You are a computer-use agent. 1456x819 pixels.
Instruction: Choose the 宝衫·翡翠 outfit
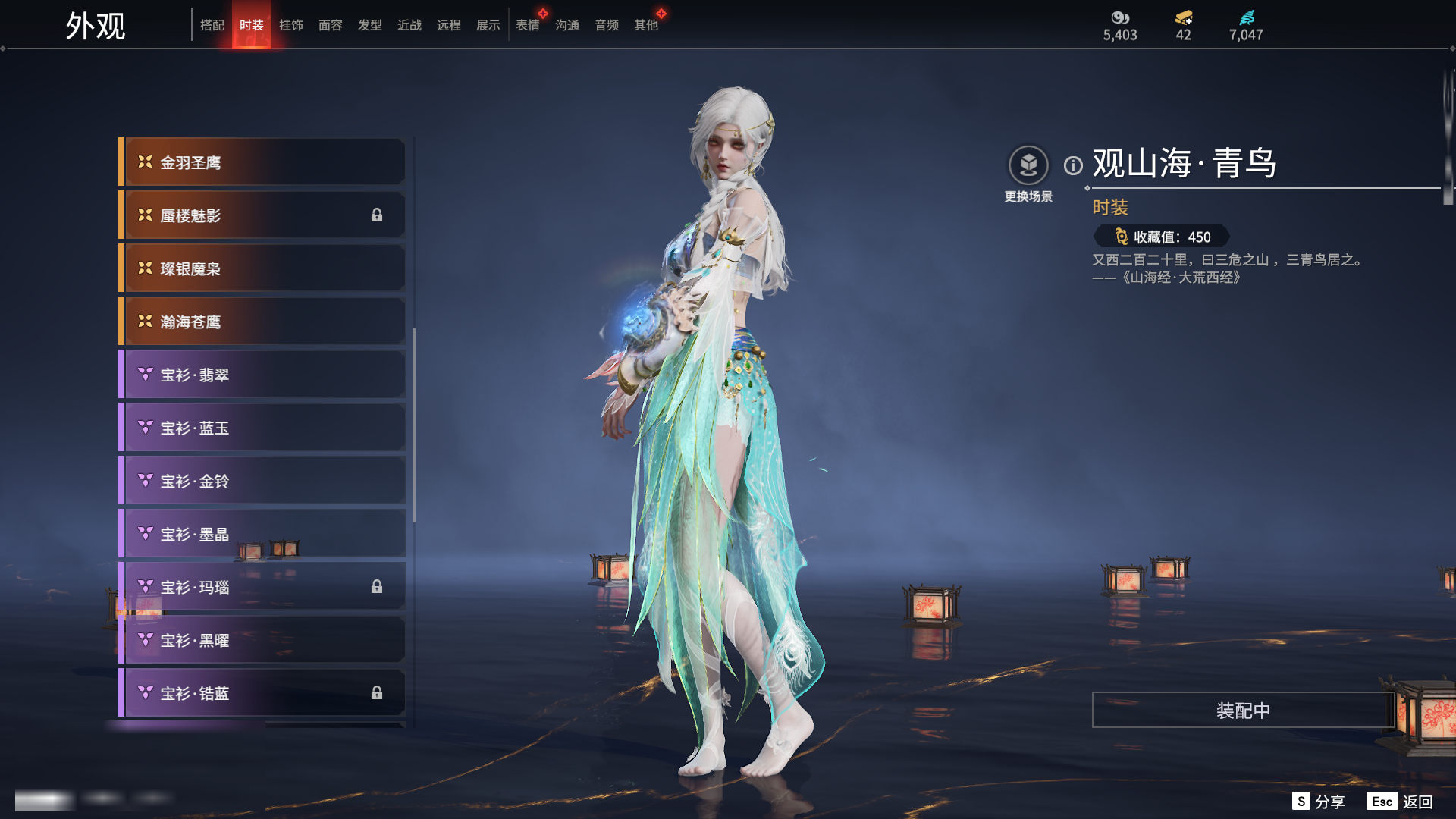click(x=262, y=375)
